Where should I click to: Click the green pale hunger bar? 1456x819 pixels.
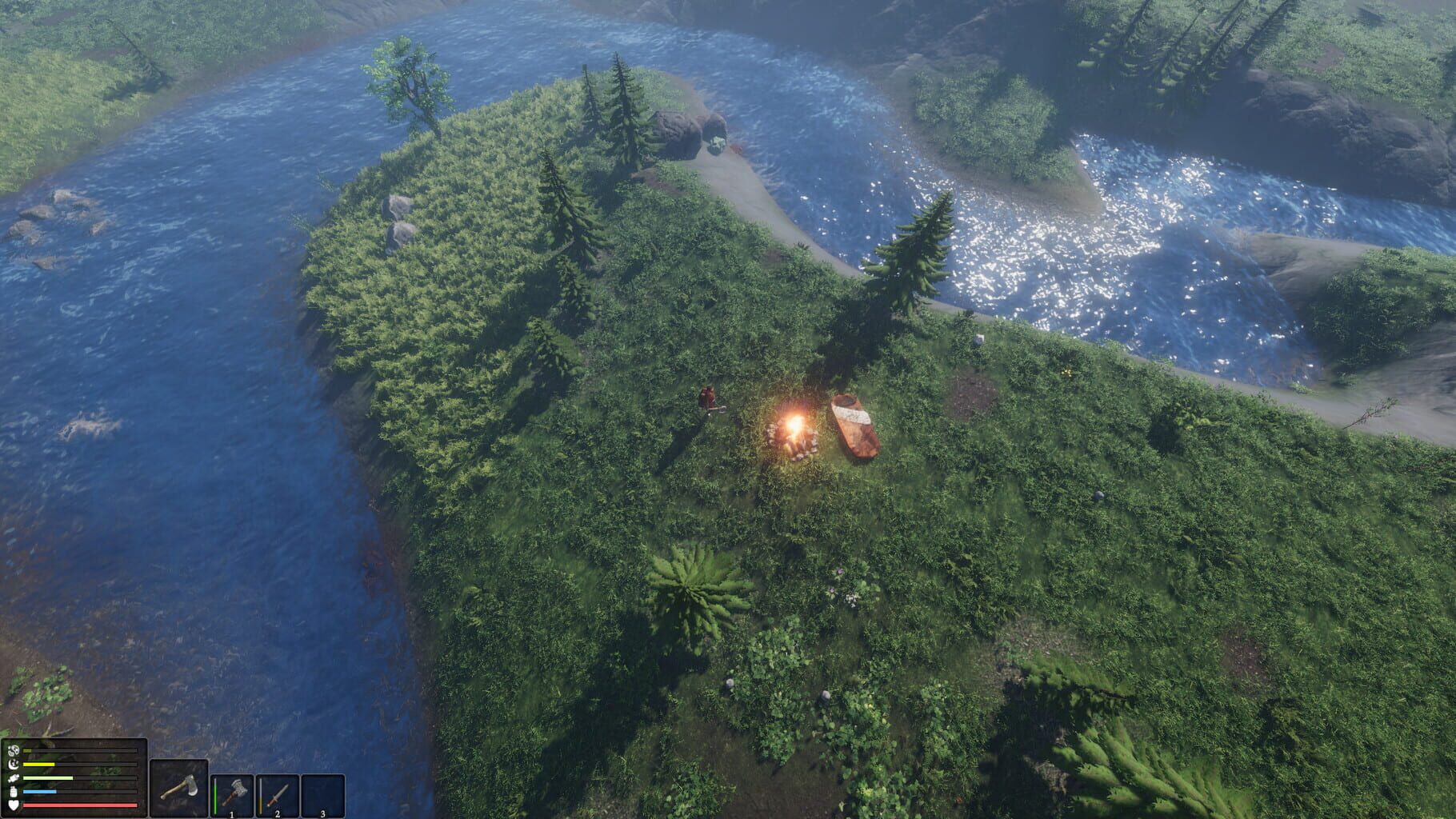click(46, 777)
